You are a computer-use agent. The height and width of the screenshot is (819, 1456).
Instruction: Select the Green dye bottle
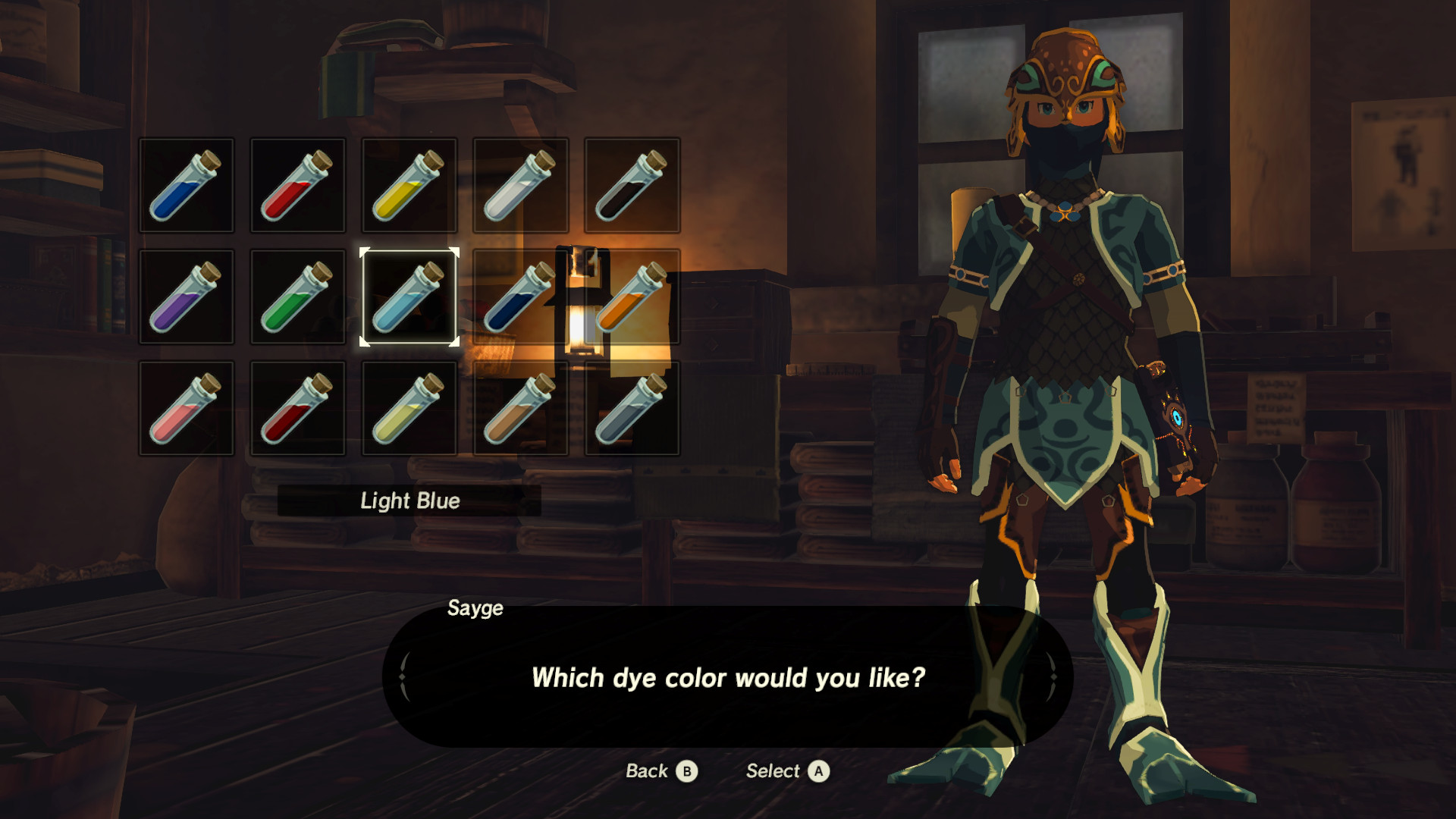tap(298, 296)
